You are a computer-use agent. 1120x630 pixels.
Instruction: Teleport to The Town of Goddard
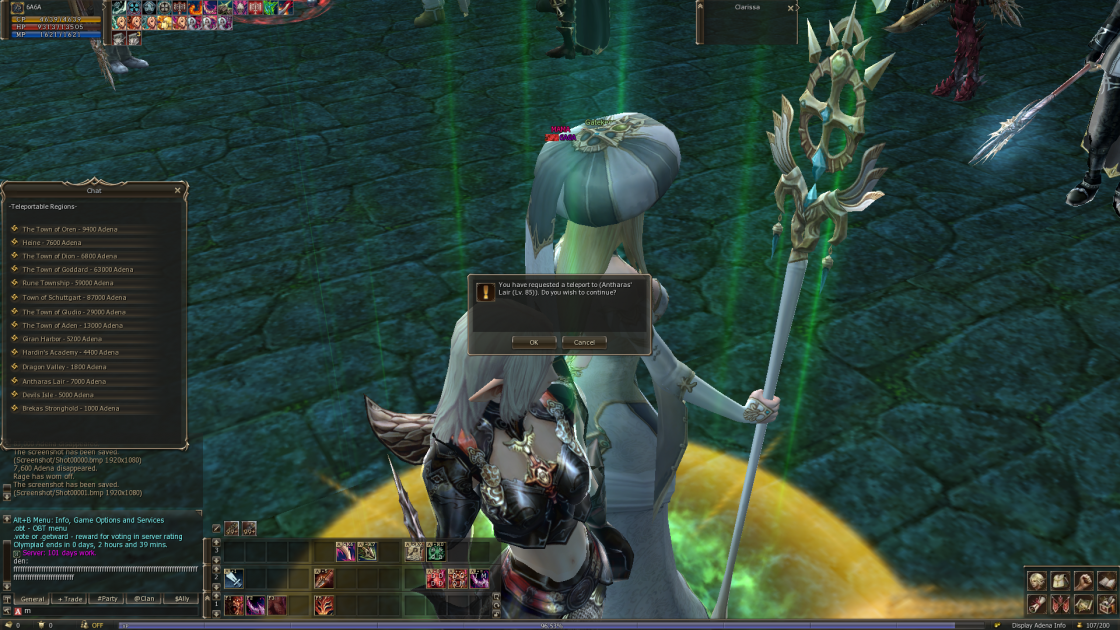pos(77,270)
